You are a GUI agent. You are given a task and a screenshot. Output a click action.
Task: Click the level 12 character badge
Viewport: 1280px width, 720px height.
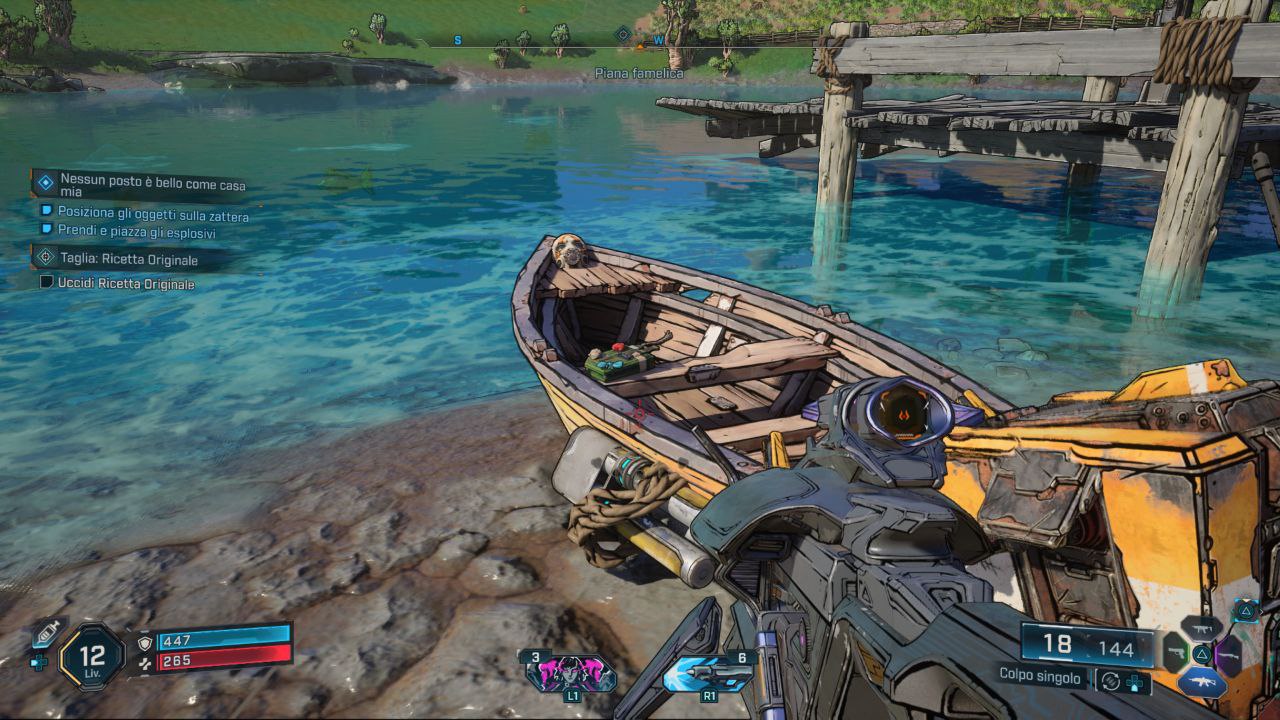92,657
